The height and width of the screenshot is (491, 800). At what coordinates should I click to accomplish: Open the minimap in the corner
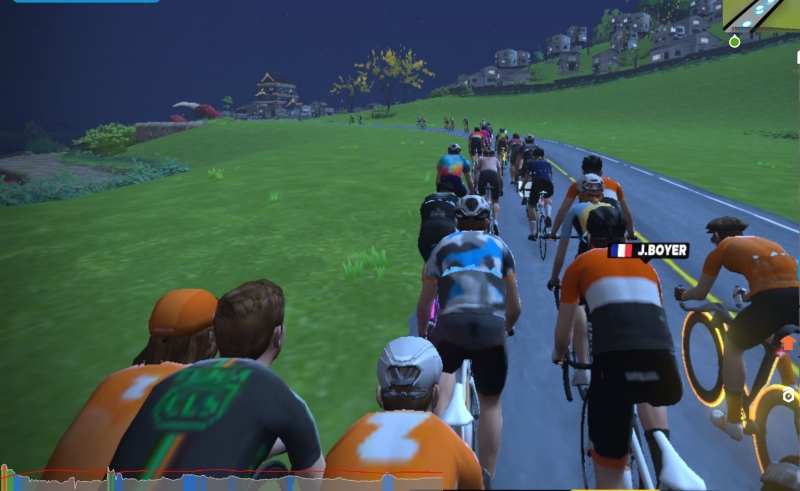762,16
